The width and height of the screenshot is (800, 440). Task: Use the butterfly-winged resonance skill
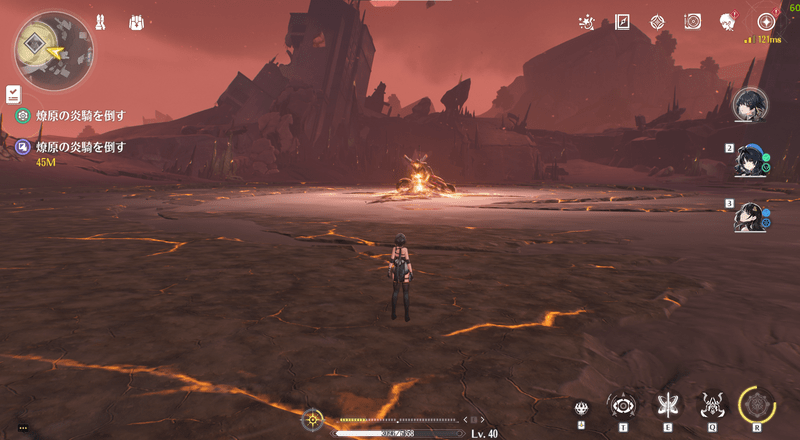tap(666, 405)
